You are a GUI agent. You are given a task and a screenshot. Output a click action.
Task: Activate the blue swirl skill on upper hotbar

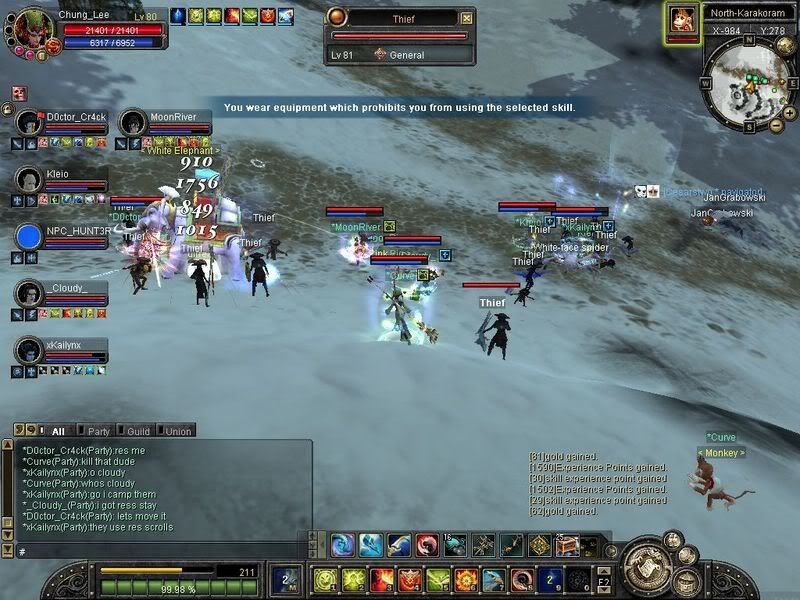pyautogui.click(x=344, y=545)
